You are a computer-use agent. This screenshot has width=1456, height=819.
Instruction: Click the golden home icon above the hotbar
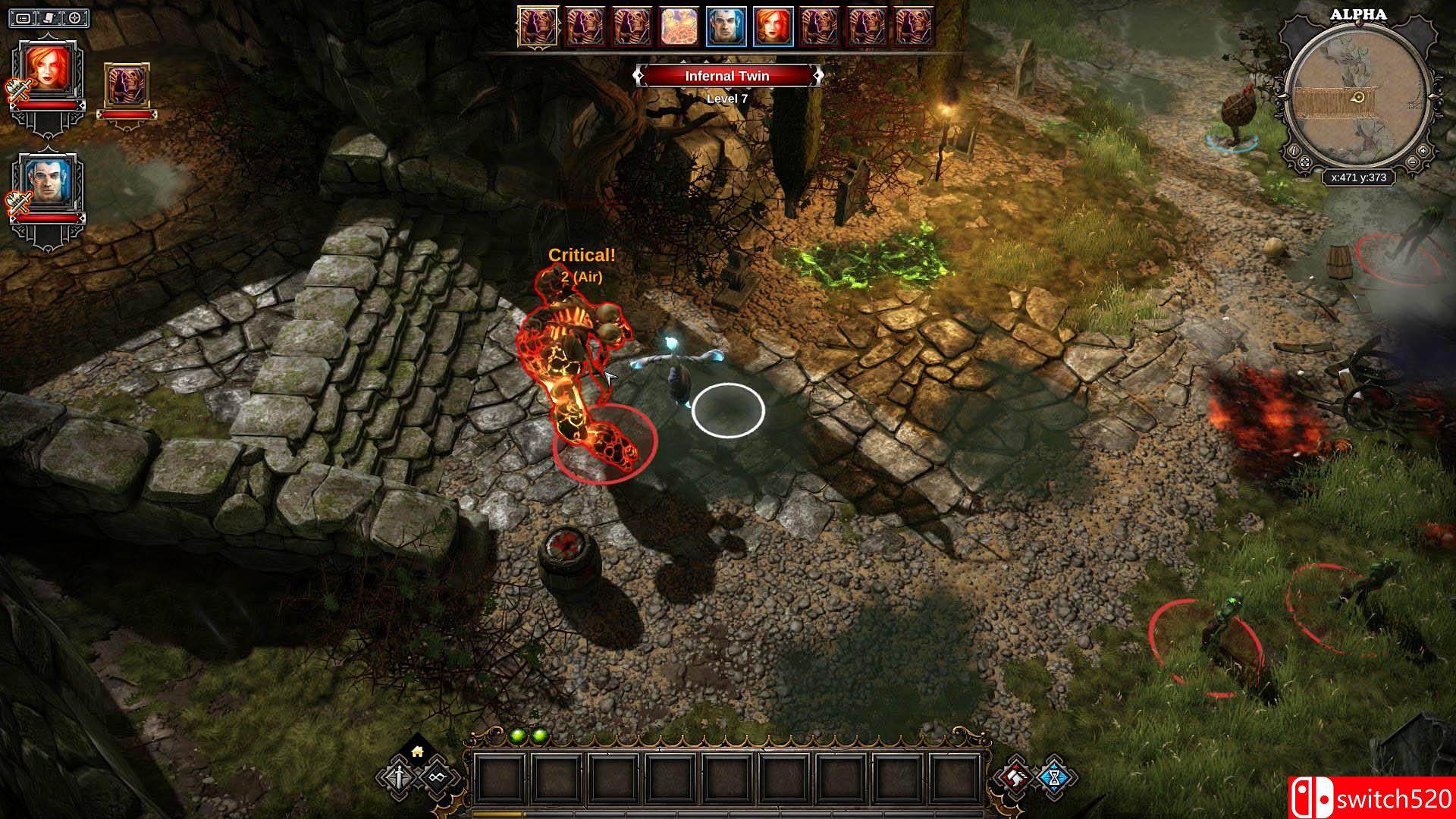[x=416, y=752]
